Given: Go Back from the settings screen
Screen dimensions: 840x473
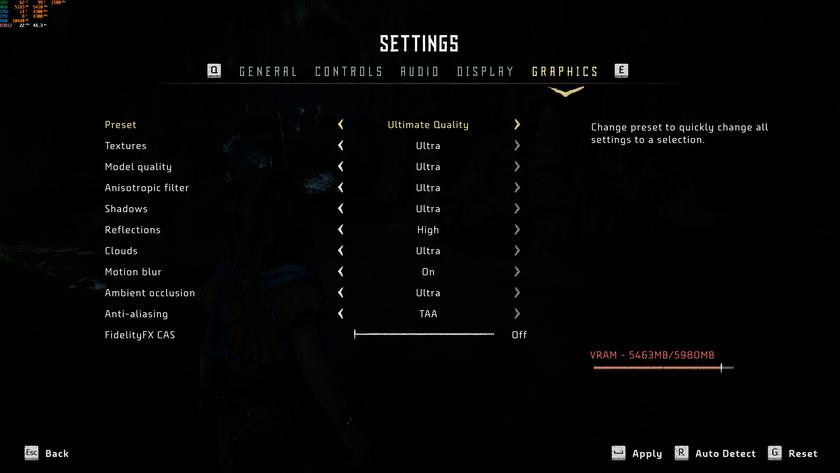Looking at the screenshot, I should pos(56,454).
